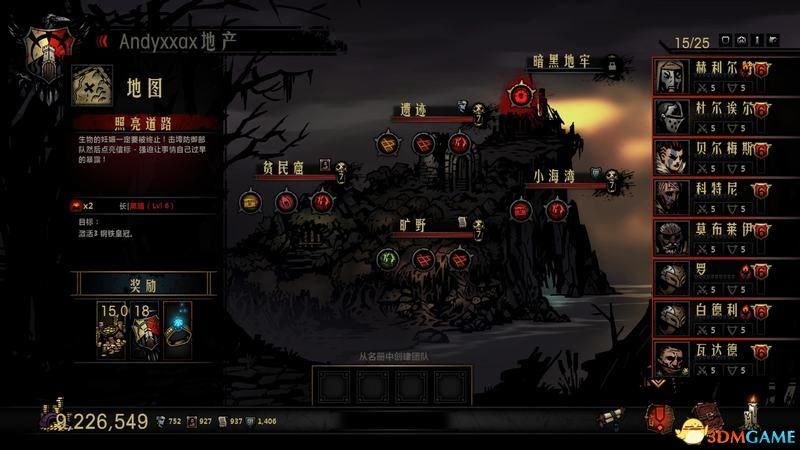Select the Darkest Dungeon red mission marker

coord(518,97)
